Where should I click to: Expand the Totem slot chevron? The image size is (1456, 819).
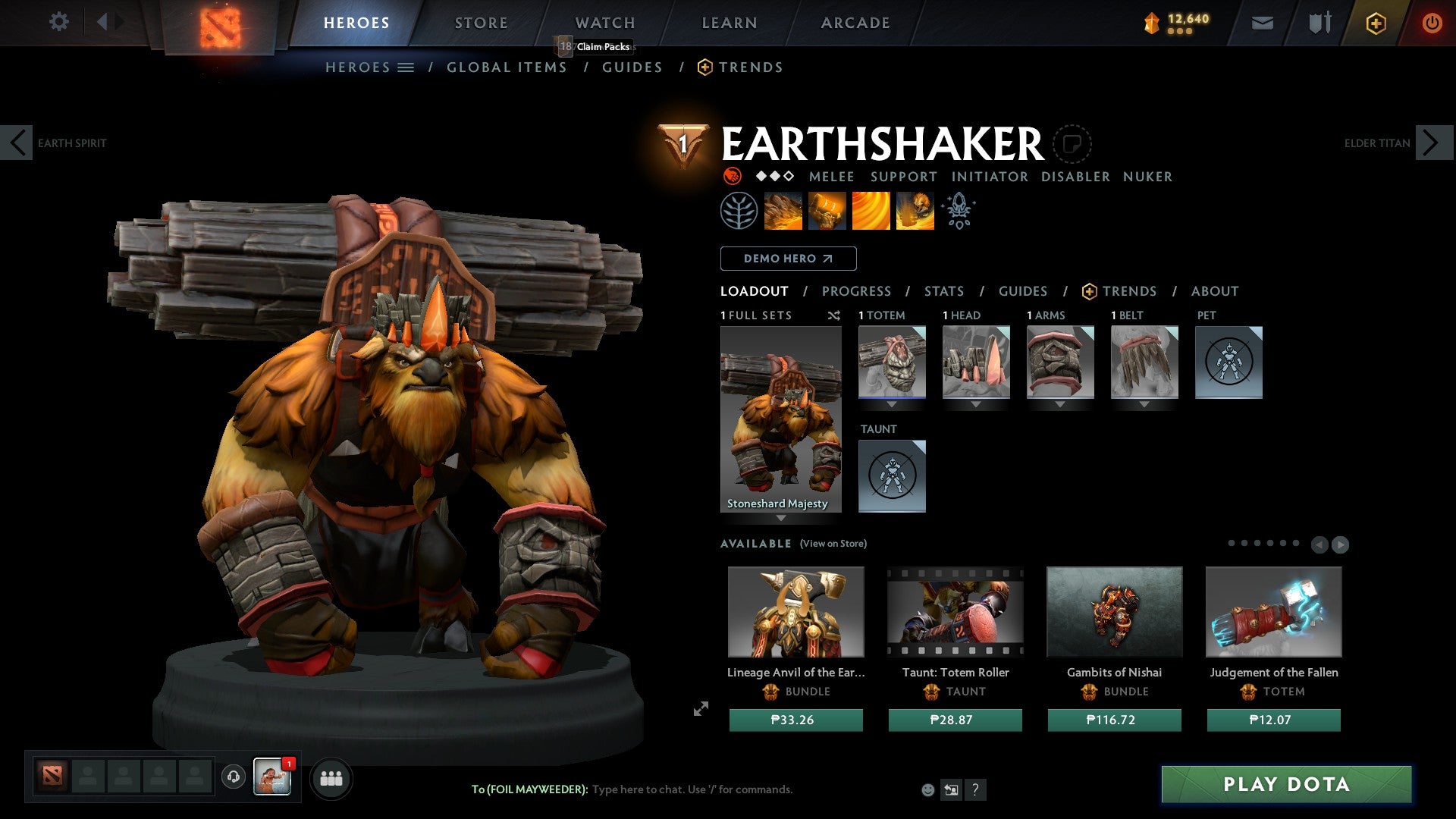[x=892, y=404]
